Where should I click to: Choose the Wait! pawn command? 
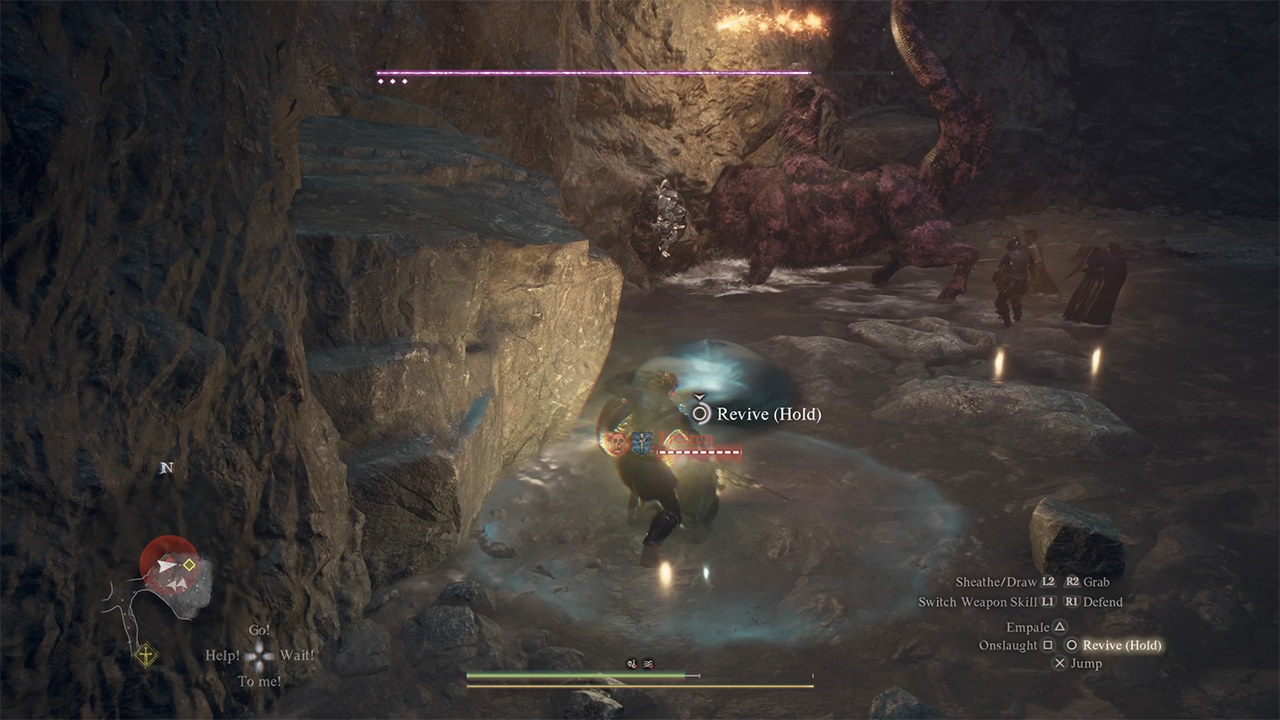coord(297,656)
